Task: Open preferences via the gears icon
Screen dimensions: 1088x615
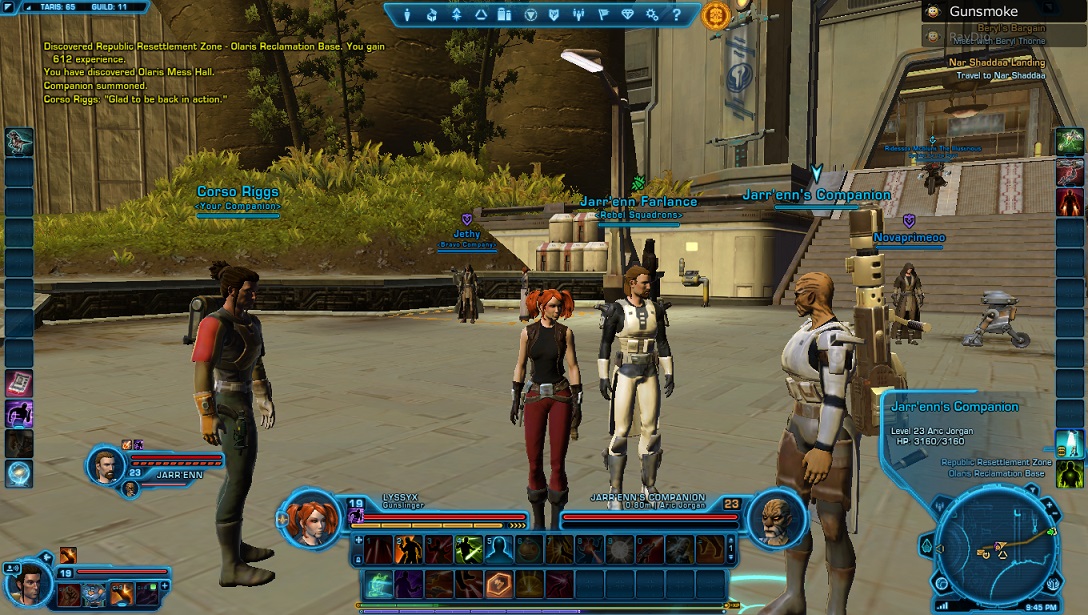Action: tap(652, 15)
